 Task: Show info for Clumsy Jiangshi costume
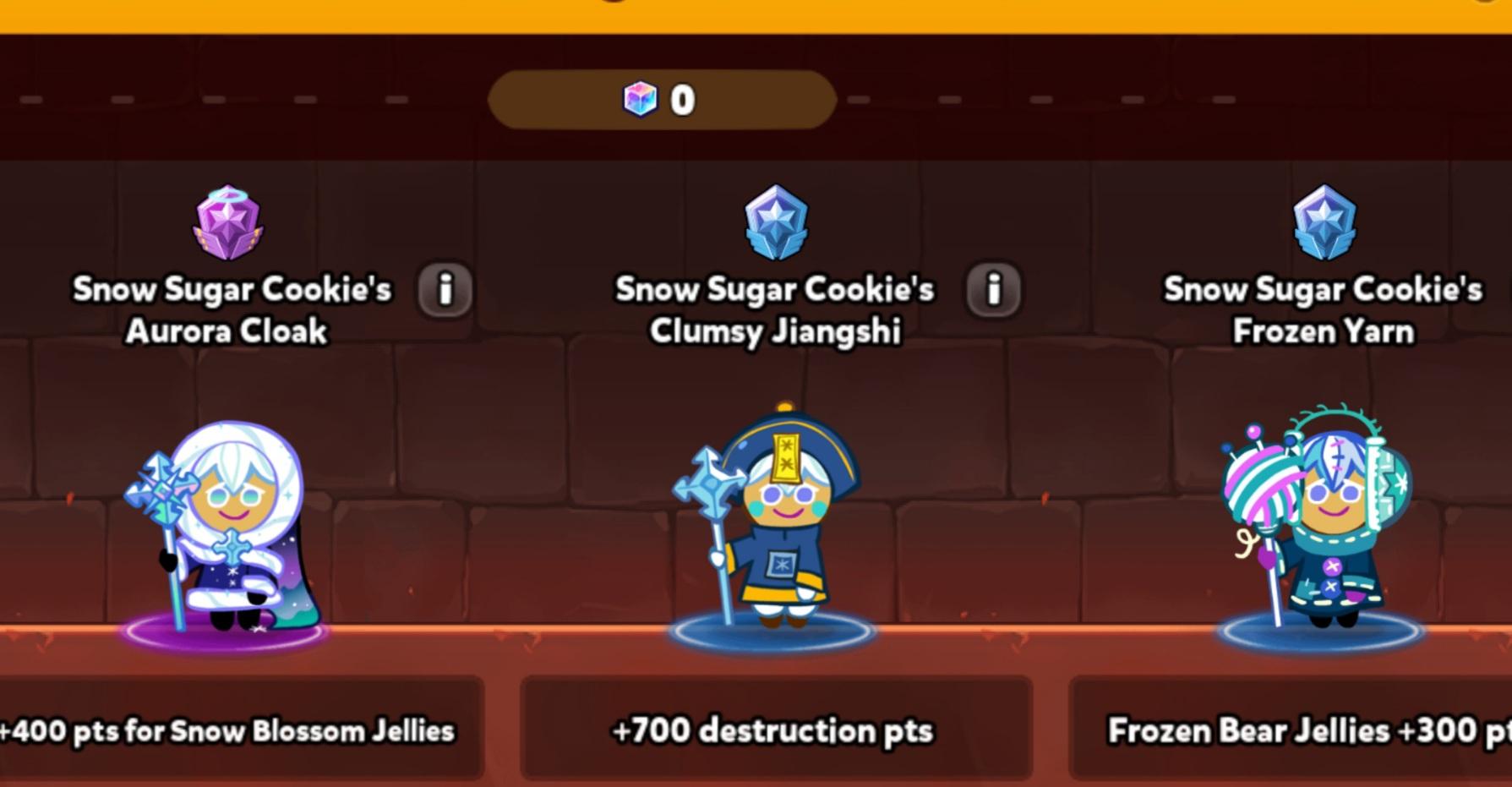(x=993, y=290)
